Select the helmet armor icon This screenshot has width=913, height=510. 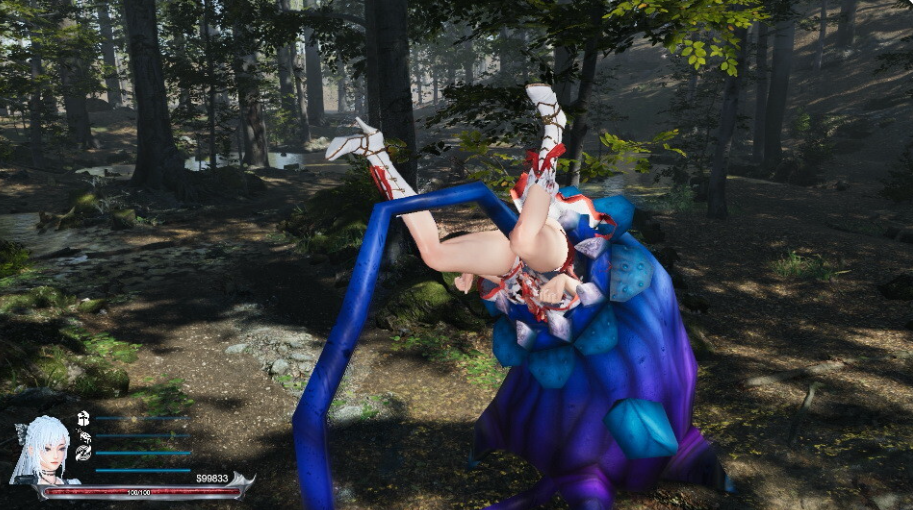[83, 418]
